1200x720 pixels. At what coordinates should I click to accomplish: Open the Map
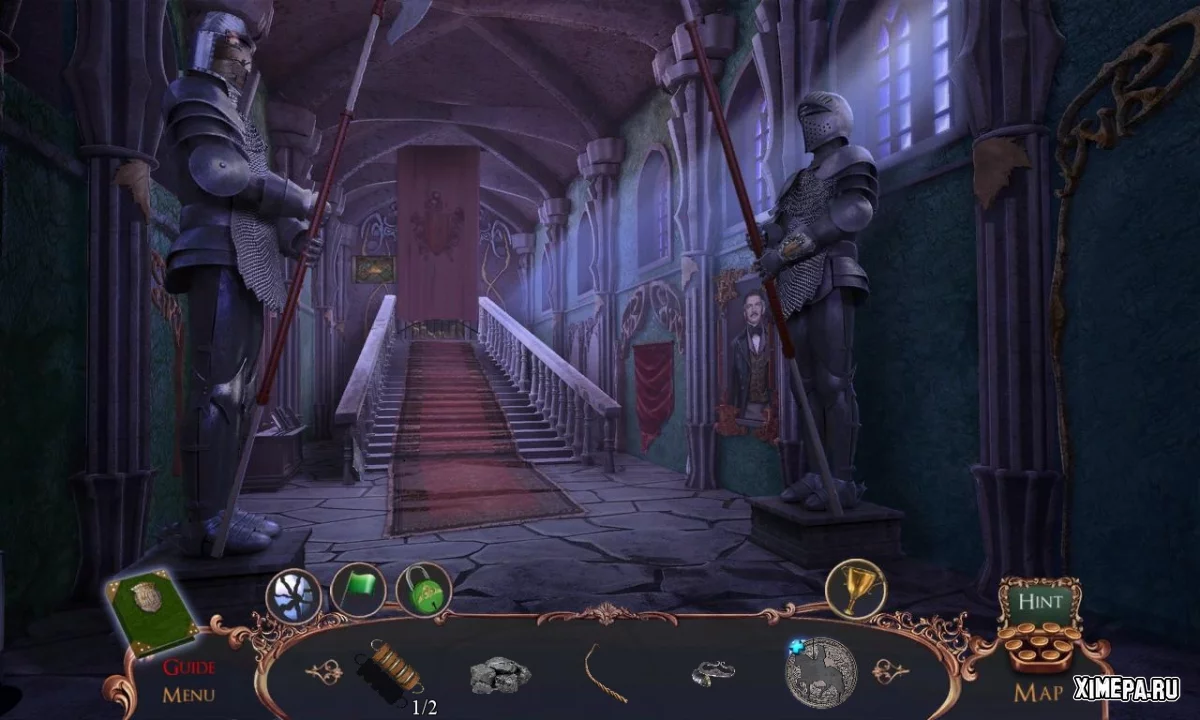pyautogui.click(x=1038, y=692)
